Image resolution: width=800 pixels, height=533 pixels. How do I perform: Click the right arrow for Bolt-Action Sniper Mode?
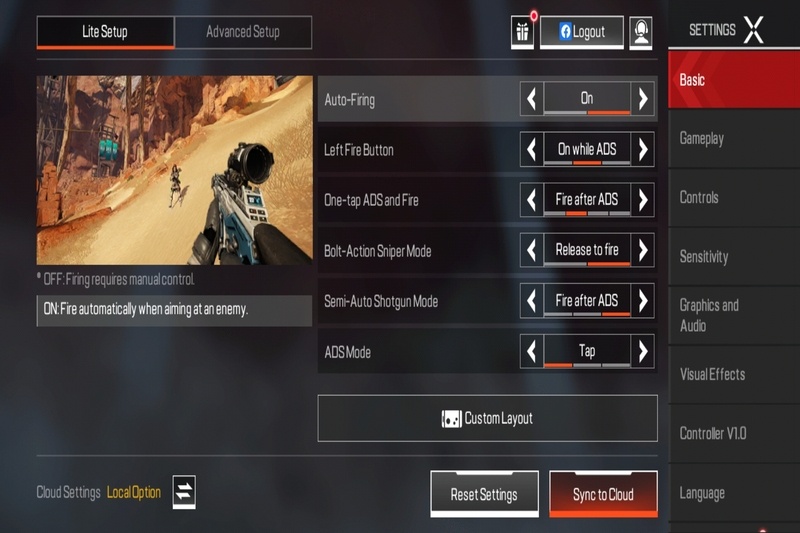tap(643, 249)
